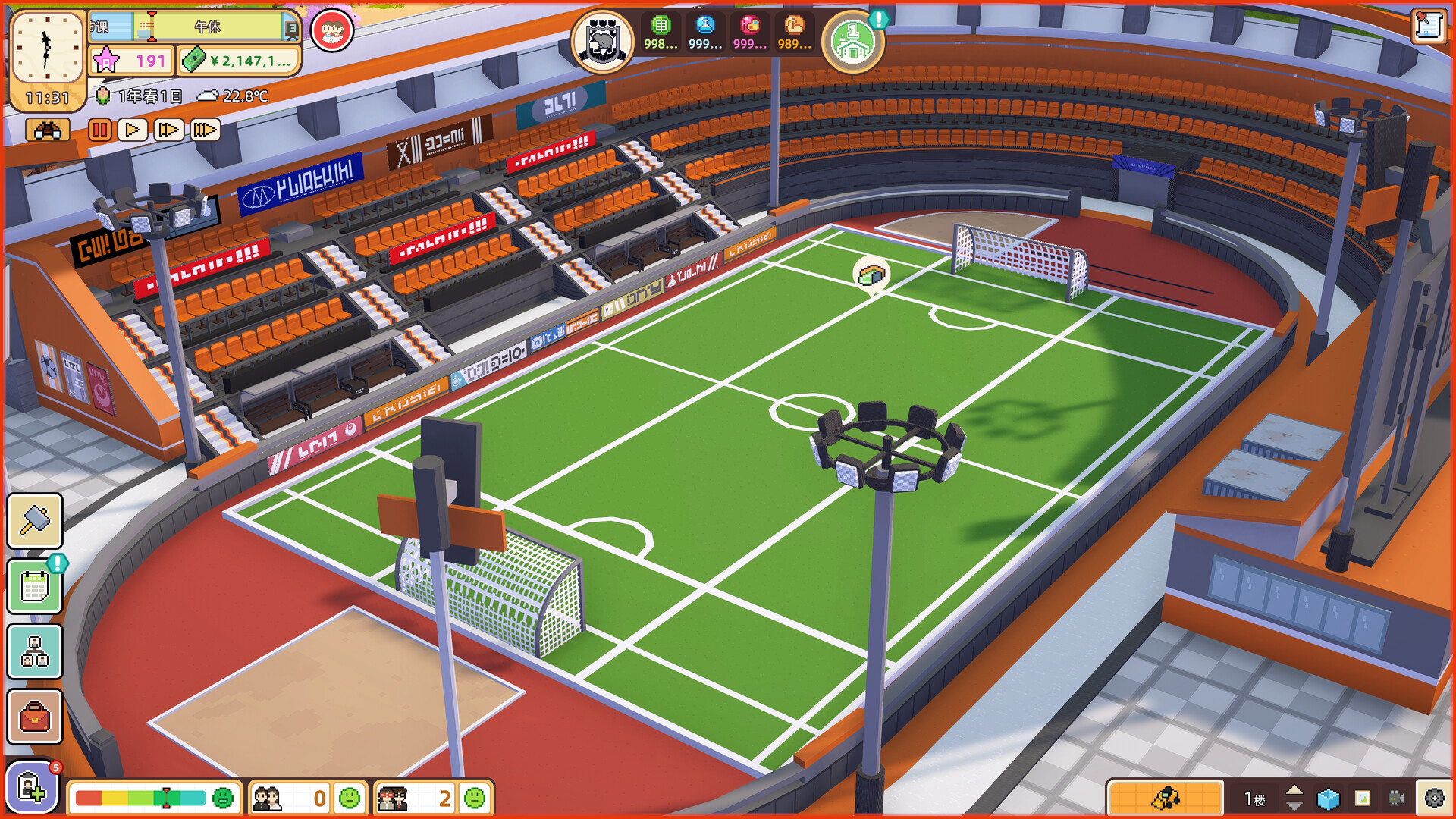Open the binoculars view button
Image resolution: width=1456 pixels, height=819 pixels.
click(x=48, y=130)
